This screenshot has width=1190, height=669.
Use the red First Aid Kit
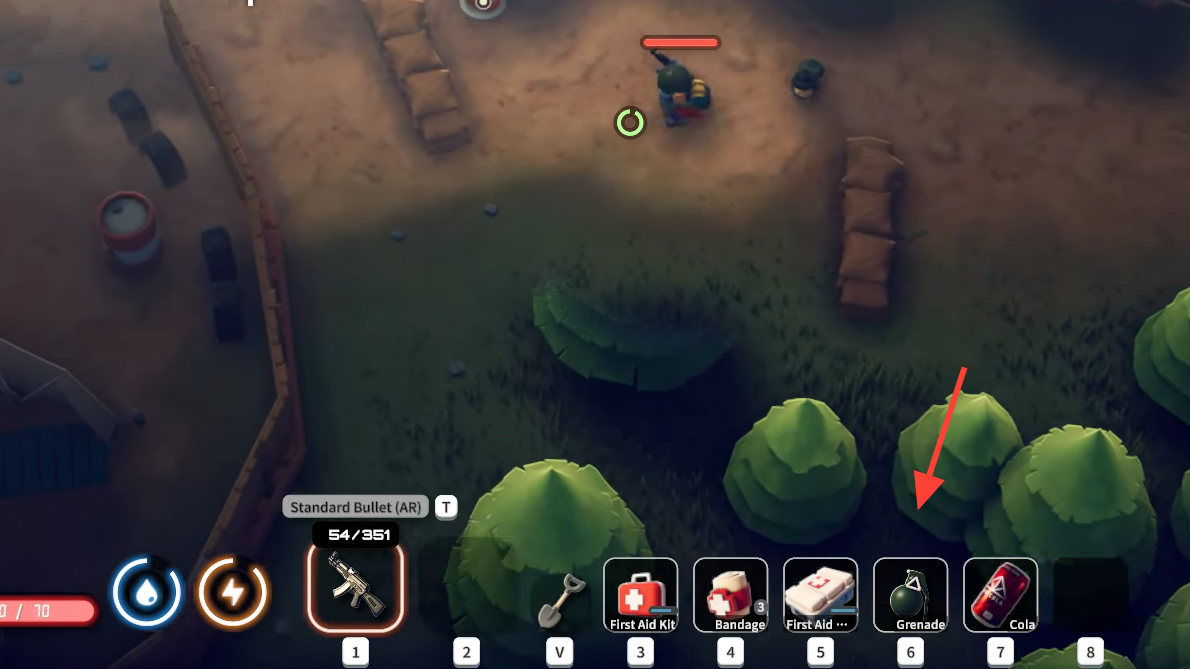640,595
